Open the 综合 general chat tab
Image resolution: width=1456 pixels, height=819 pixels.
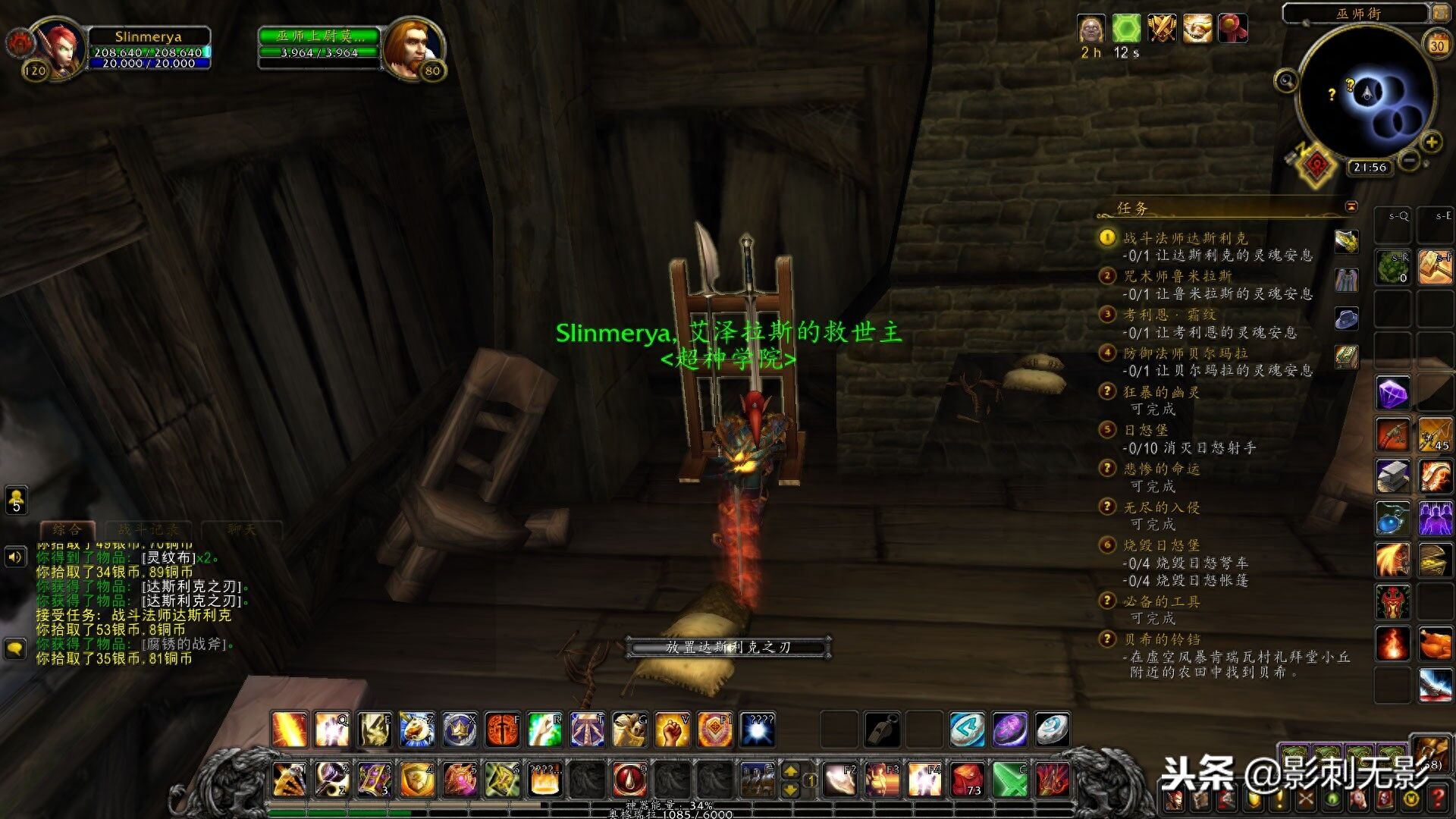67,529
